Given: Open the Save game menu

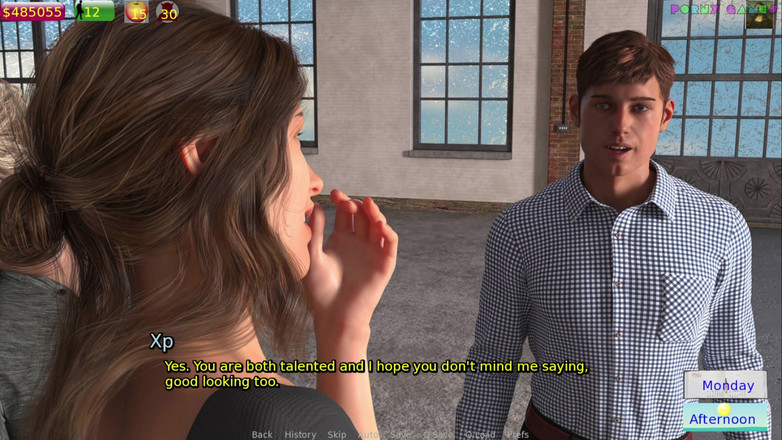Looking at the screenshot, I should point(402,434).
